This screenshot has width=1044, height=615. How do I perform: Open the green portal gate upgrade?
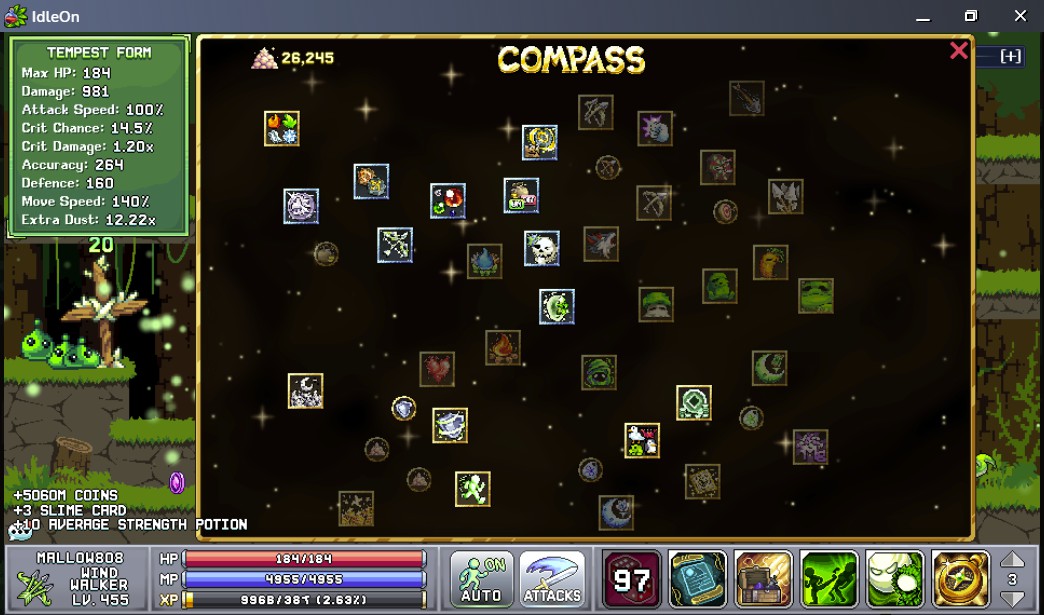click(693, 403)
